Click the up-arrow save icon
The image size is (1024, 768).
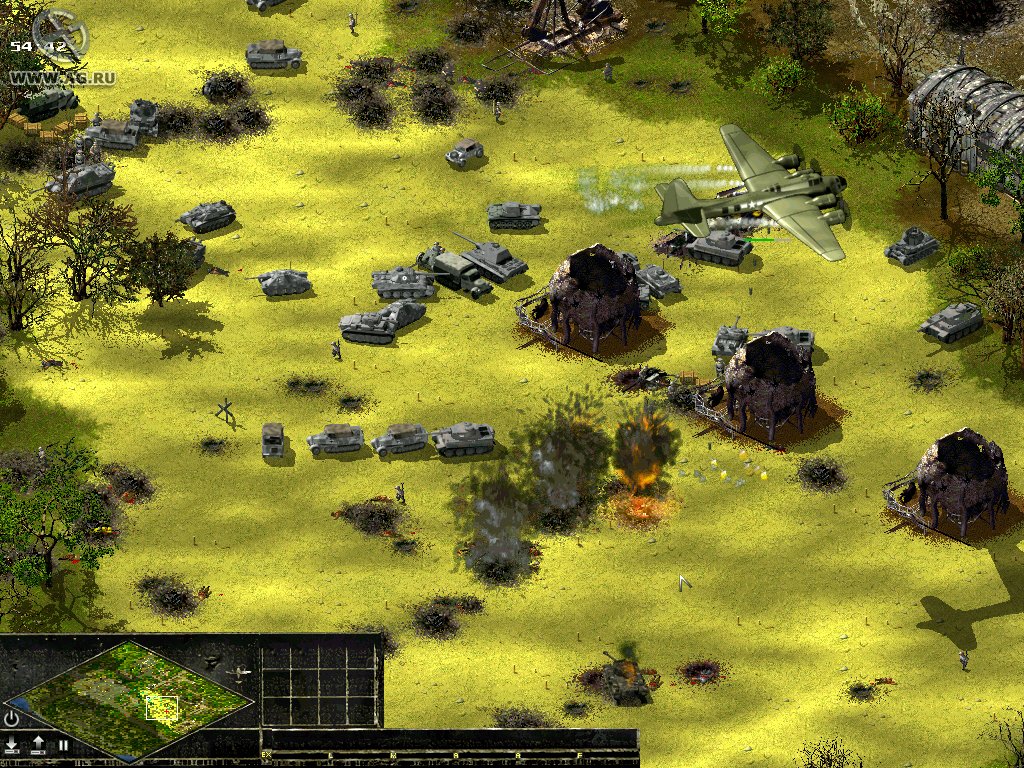(38, 744)
